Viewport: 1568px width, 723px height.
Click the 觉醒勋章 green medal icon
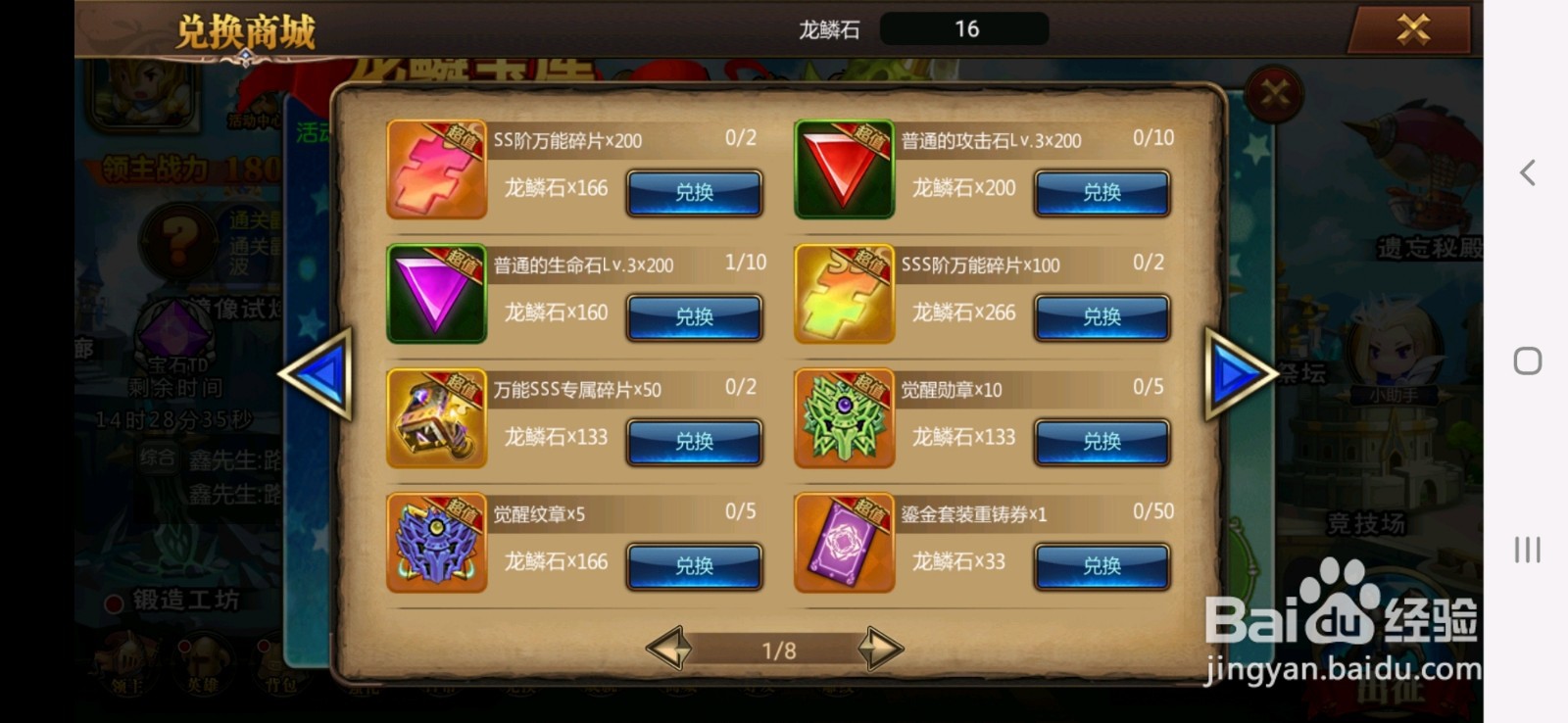click(845, 416)
